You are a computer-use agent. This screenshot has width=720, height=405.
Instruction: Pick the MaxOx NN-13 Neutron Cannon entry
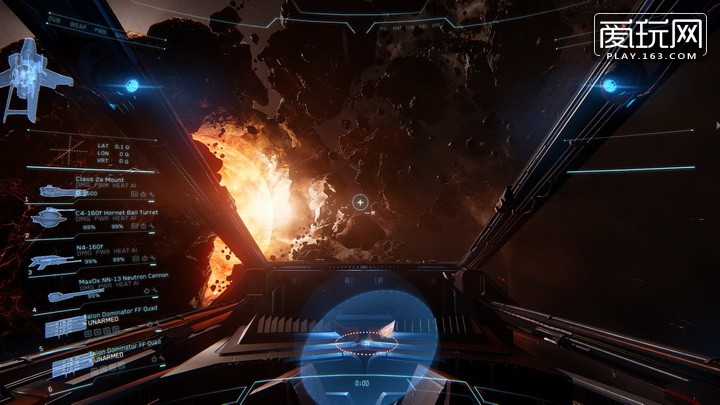105,283
